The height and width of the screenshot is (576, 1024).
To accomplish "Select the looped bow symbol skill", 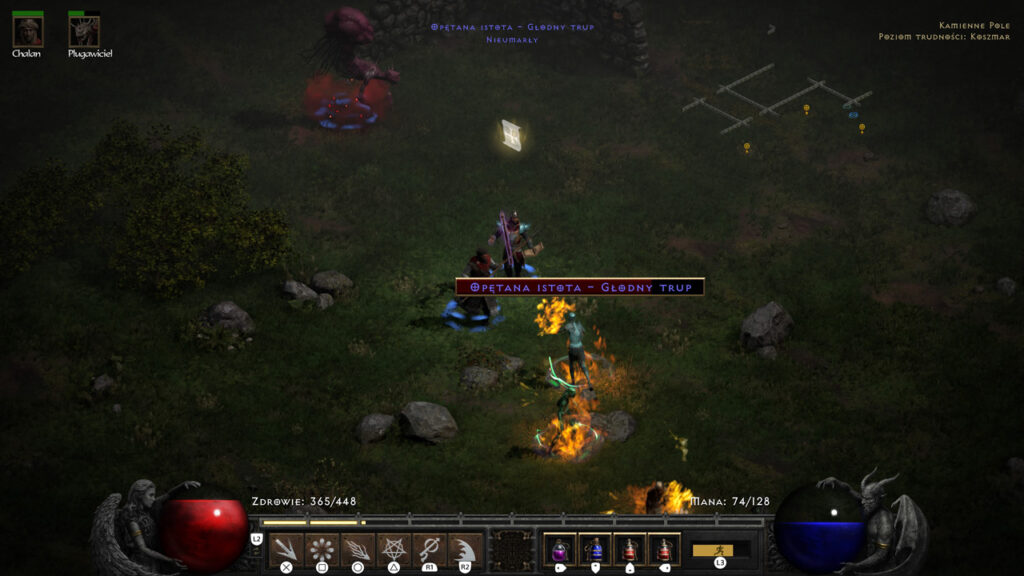I will 429,549.
